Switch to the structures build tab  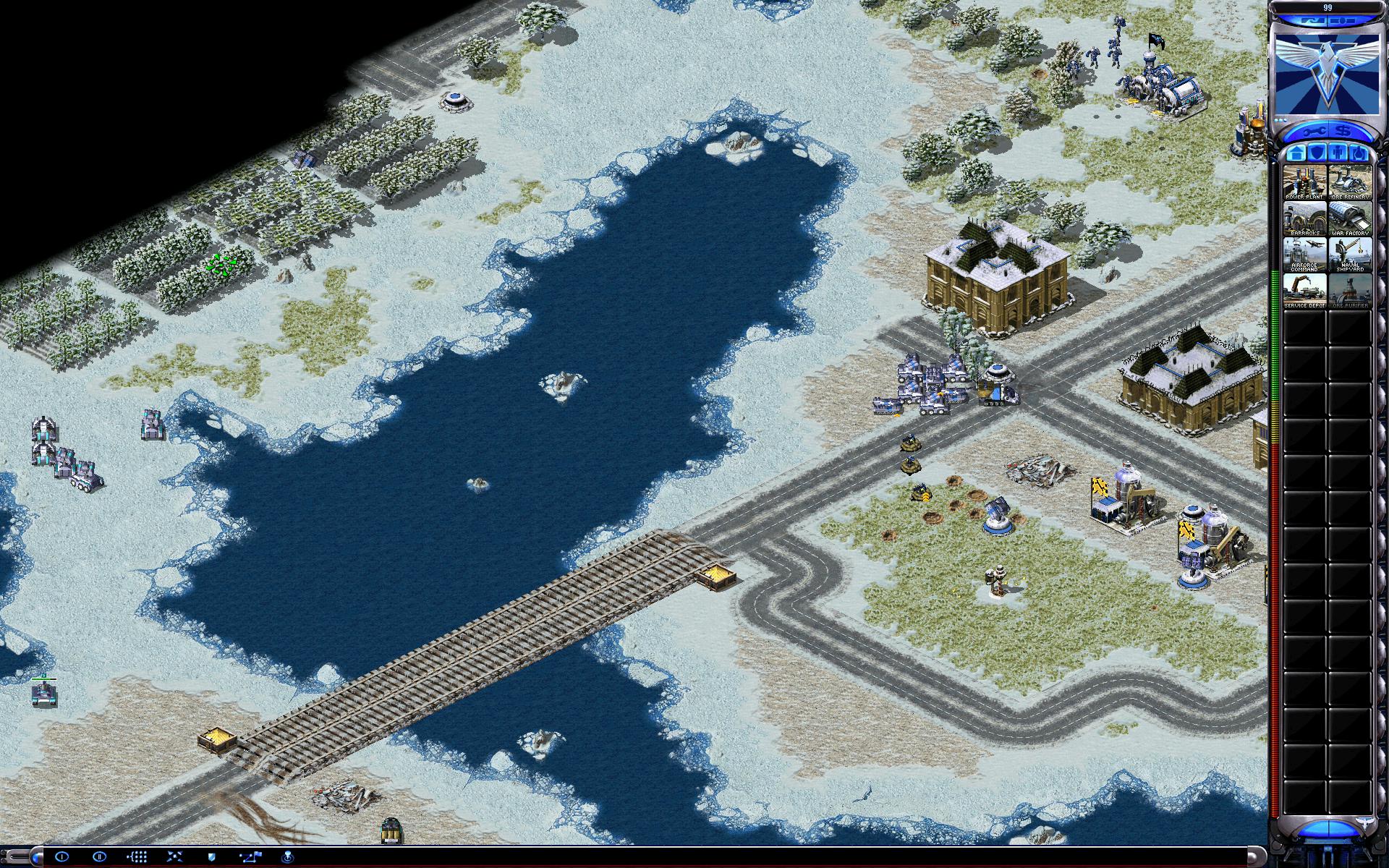[1296, 153]
